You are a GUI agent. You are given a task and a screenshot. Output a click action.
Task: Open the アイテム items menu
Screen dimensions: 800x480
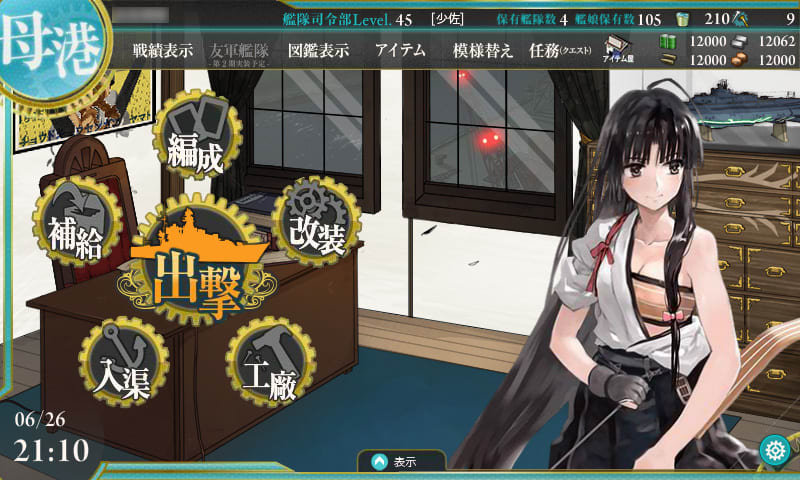400,51
